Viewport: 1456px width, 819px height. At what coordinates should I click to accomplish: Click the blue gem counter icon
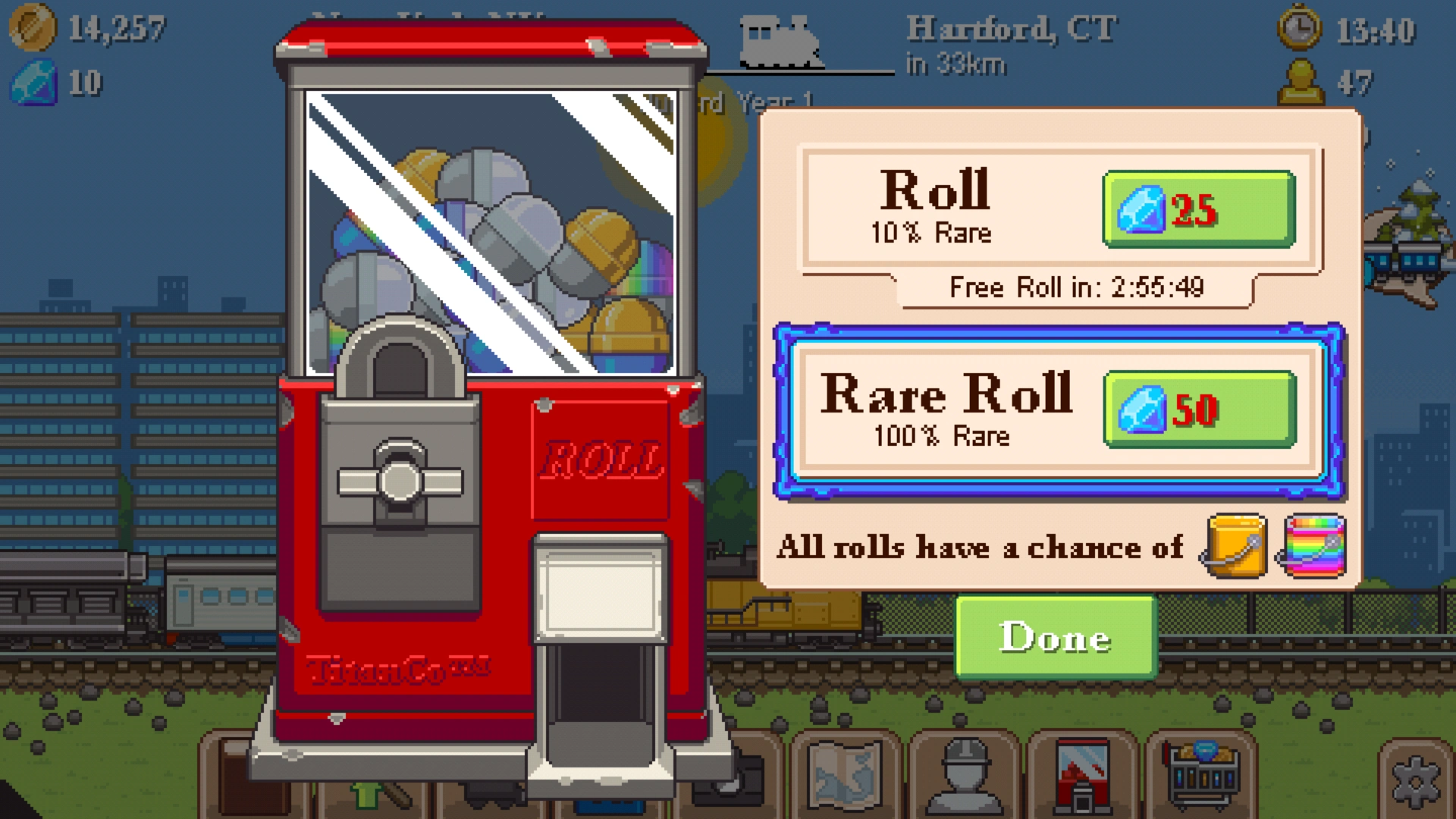(x=32, y=83)
